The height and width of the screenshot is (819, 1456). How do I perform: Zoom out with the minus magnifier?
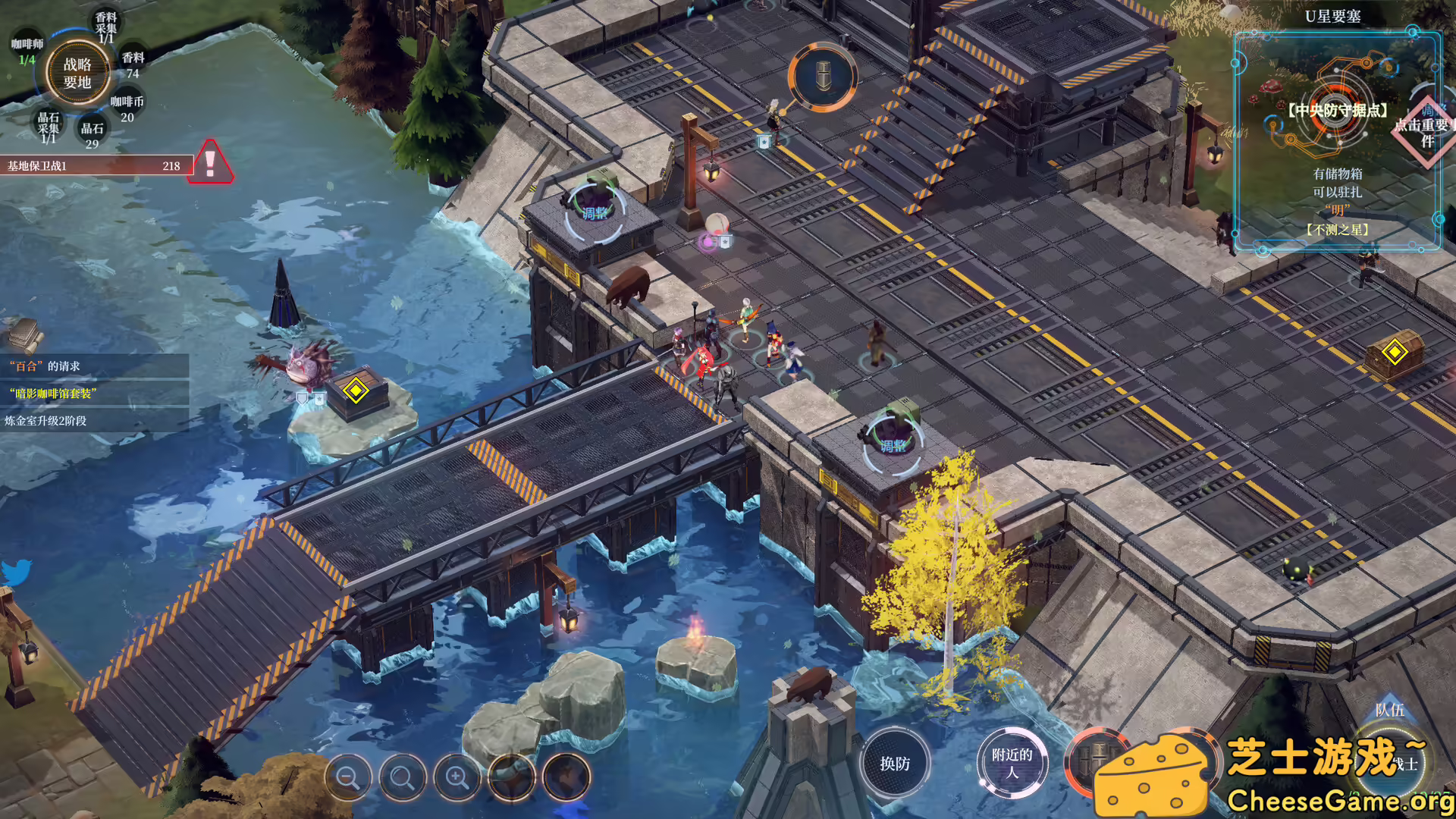348,778
